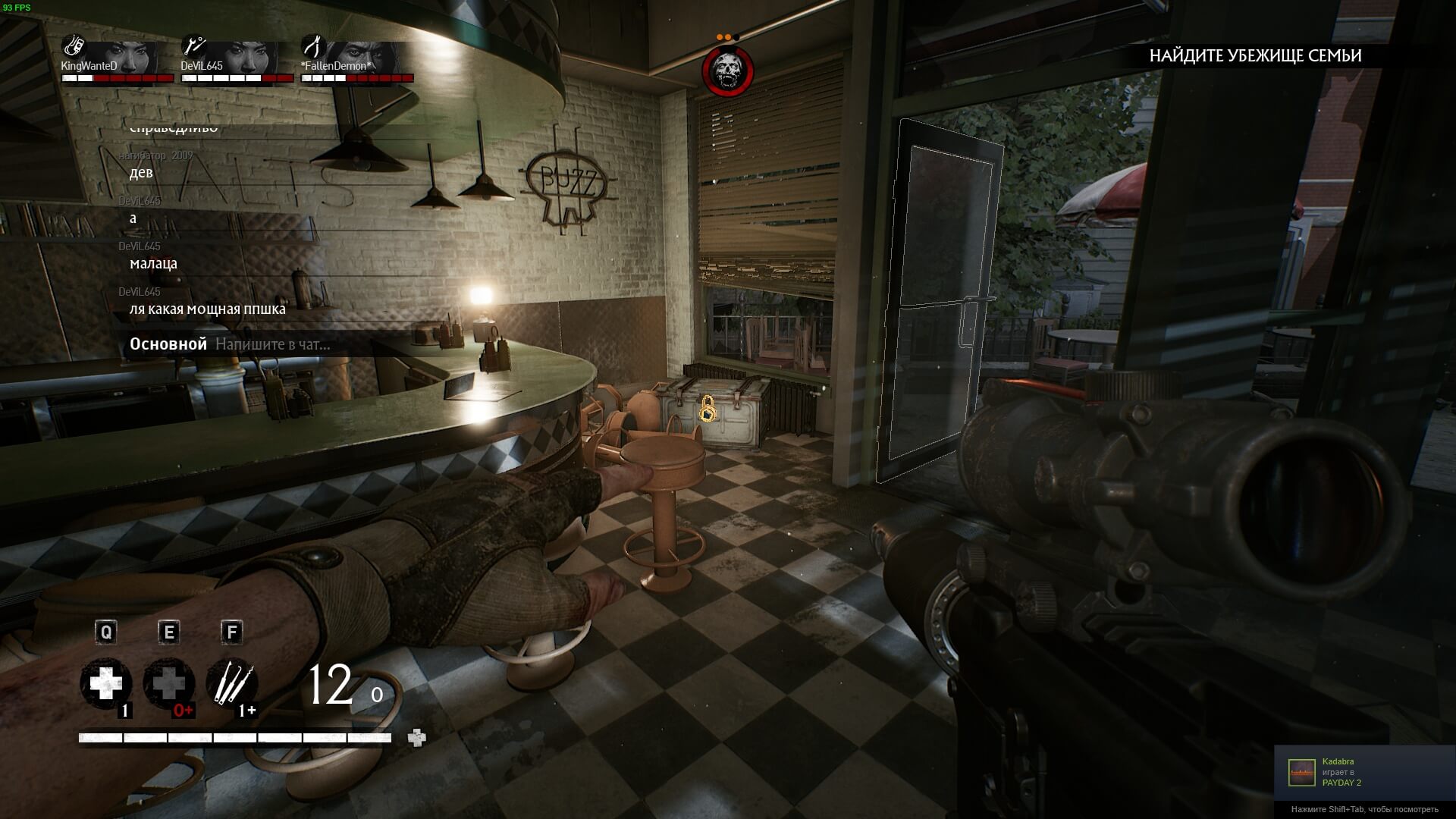Click the red skull threat indicator
This screenshot has height=819, width=1456.
click(728, 71)
